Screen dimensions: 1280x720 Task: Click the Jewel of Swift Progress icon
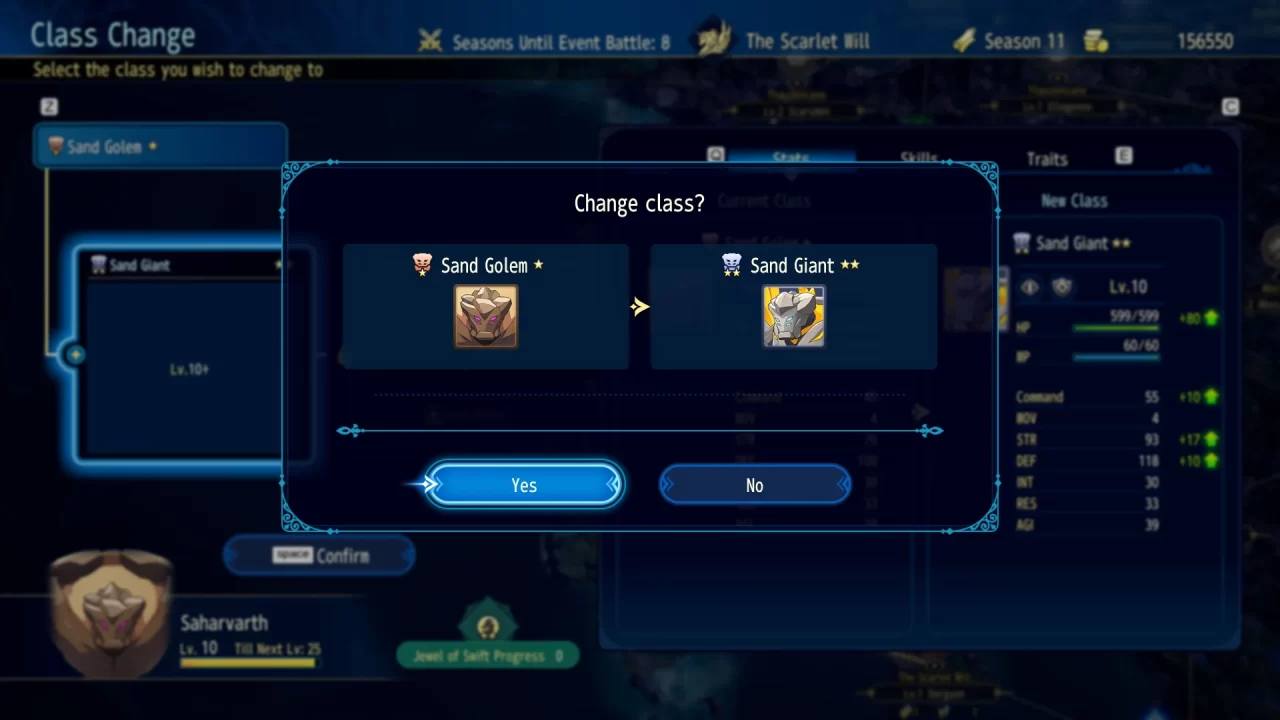[487, 625]
